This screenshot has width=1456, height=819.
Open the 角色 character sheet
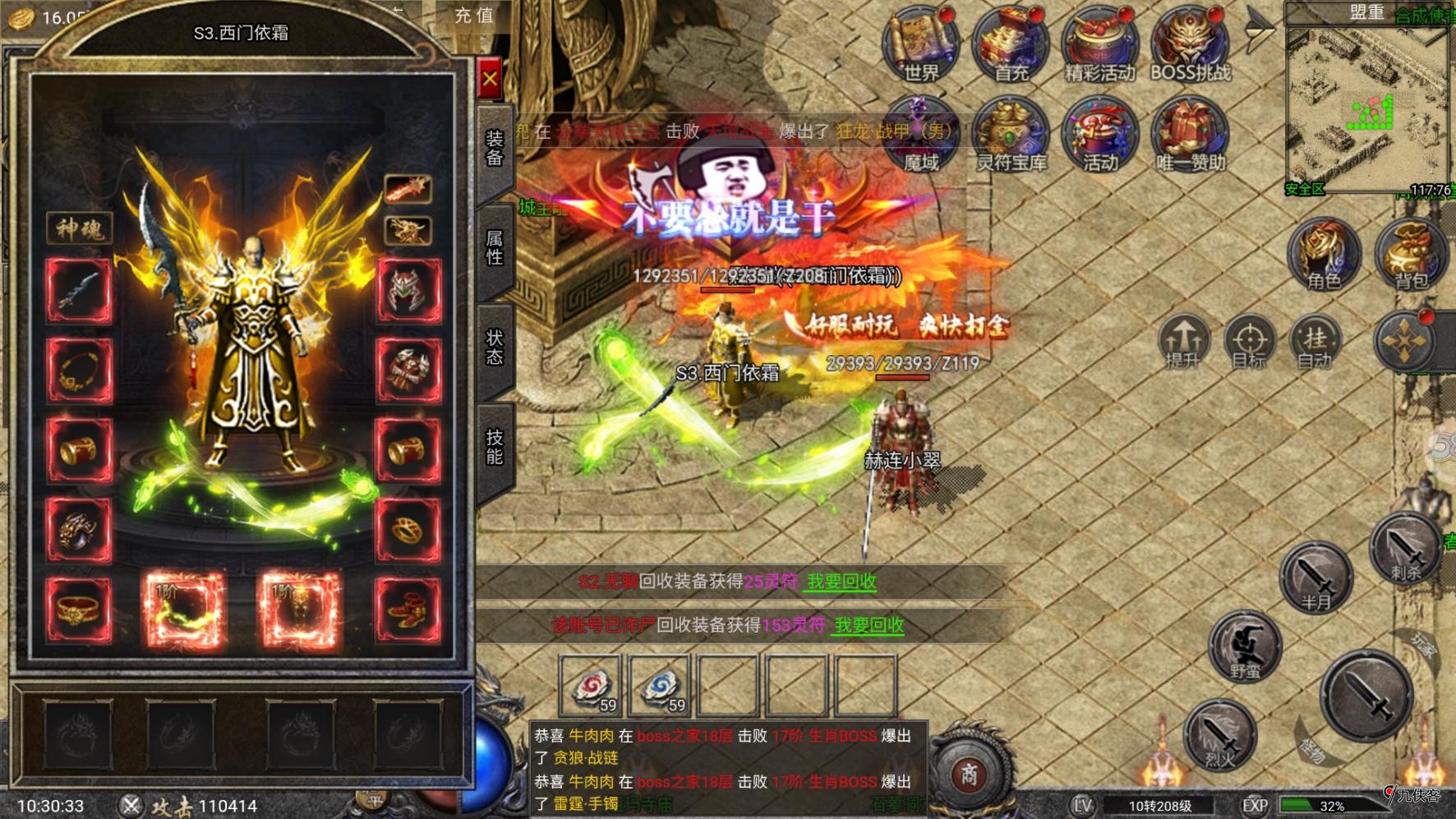1323,255
